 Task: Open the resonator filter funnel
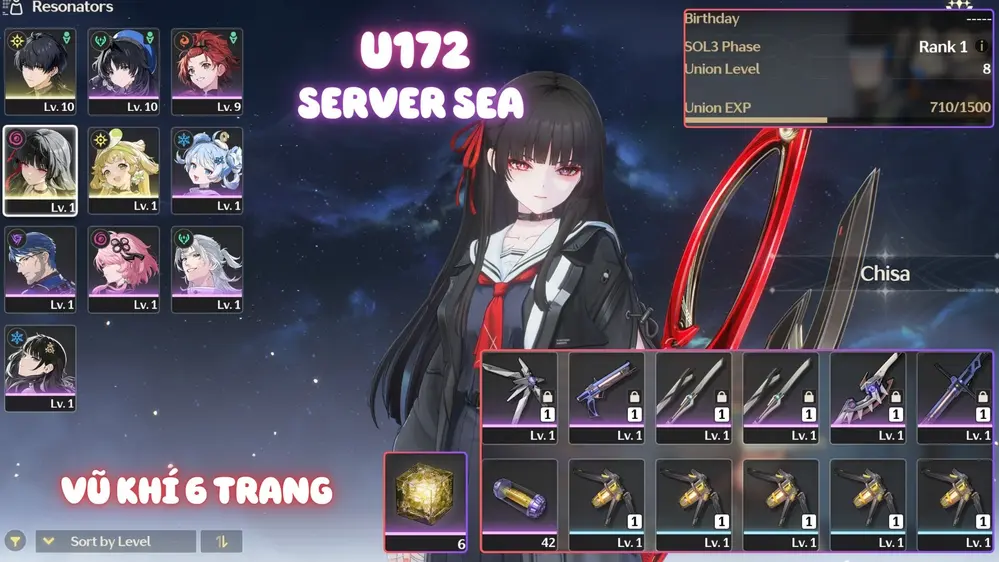(15, 542)
